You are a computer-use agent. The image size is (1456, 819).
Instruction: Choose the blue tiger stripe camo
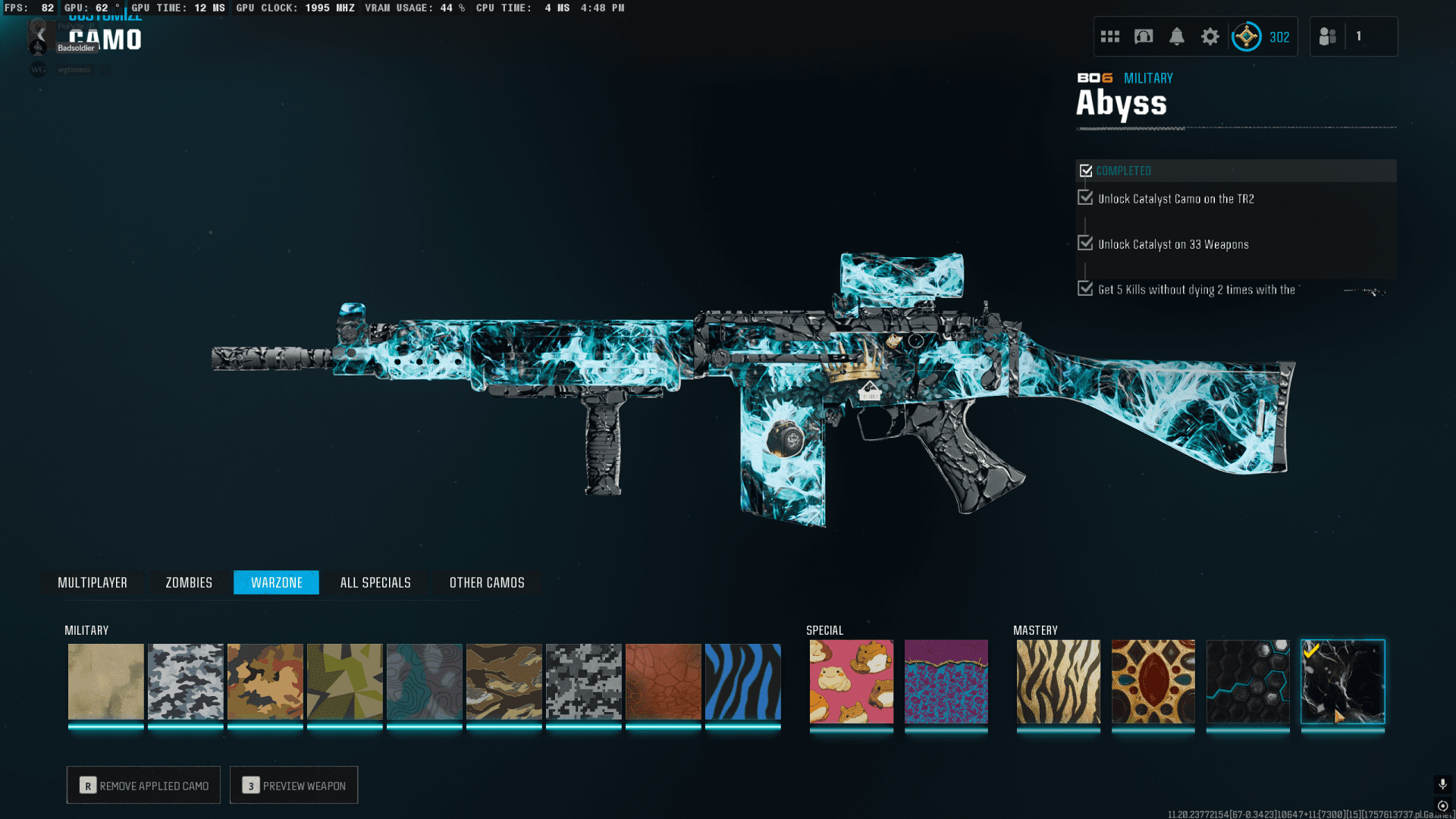tap(742, 682)
